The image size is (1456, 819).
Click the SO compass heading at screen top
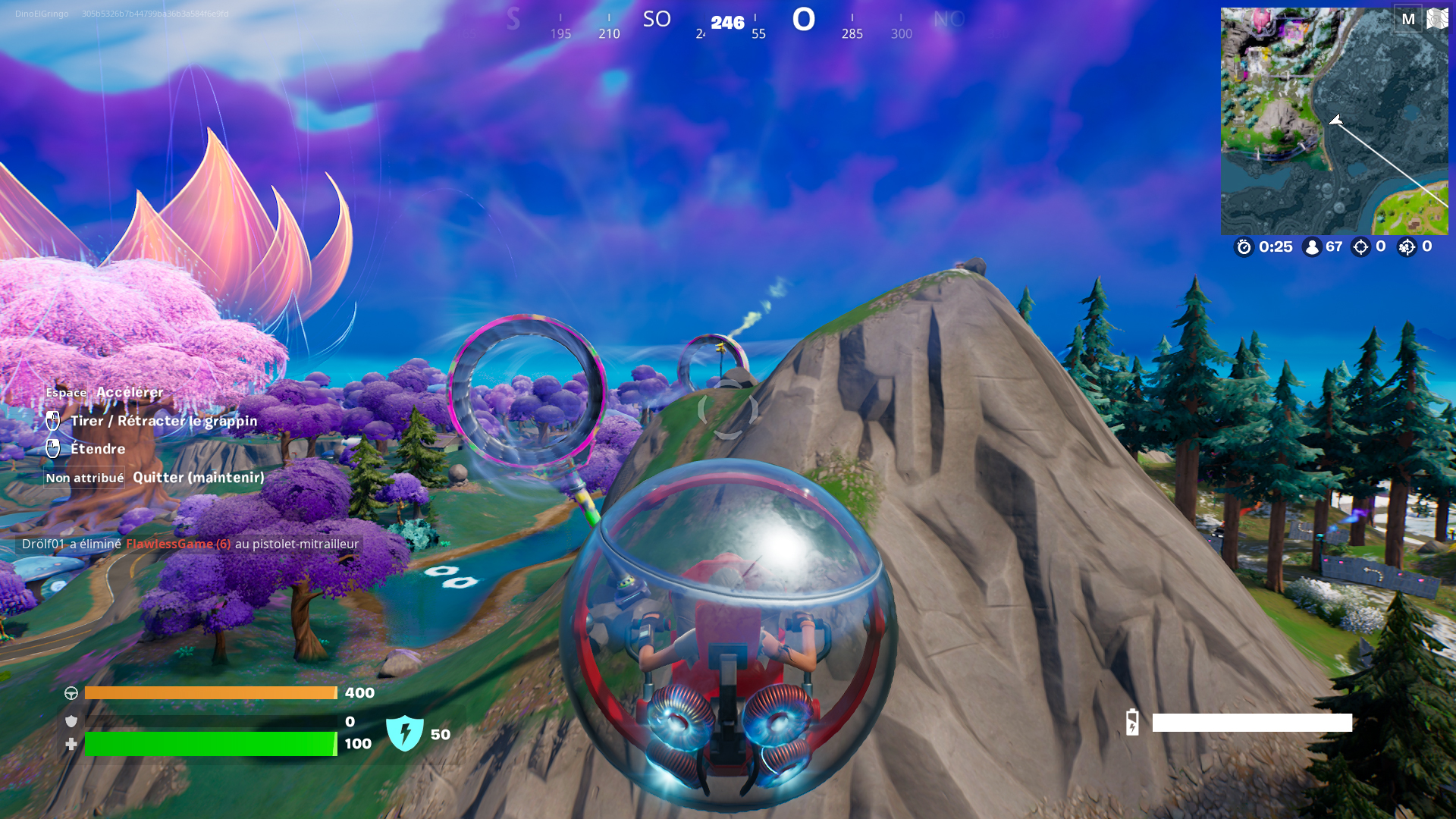657,20
